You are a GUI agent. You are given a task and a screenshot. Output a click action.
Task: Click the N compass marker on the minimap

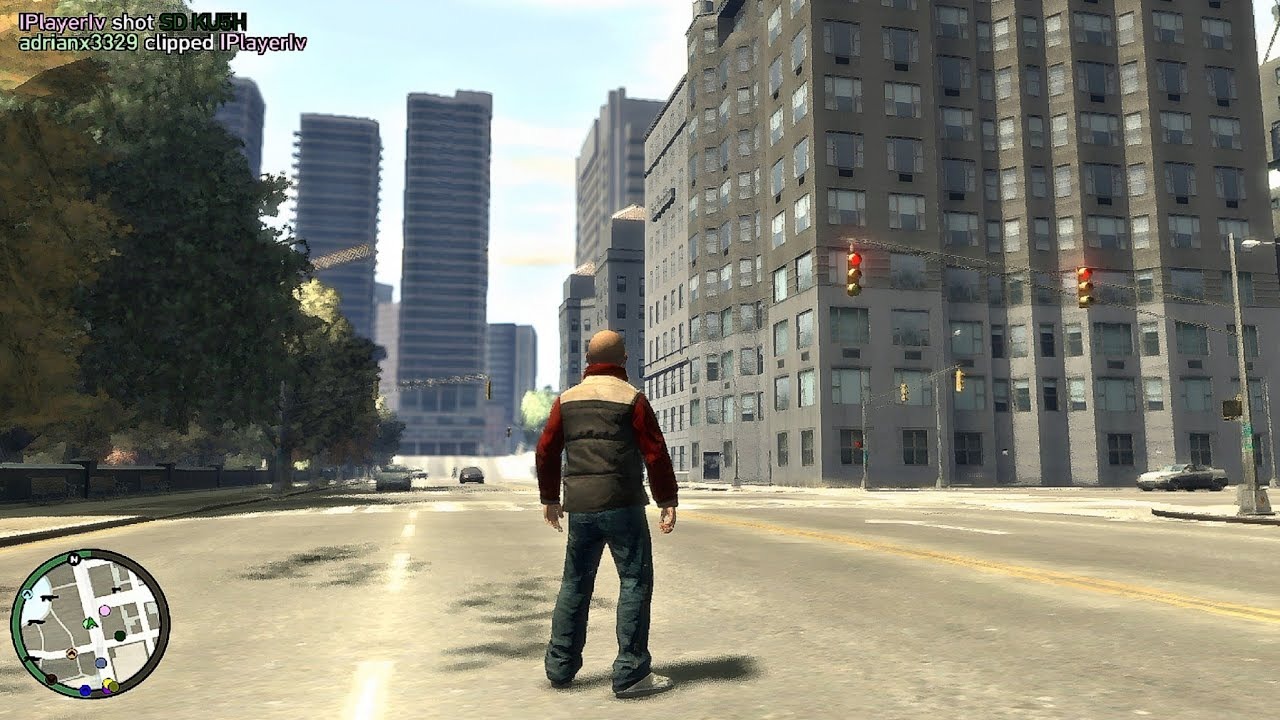click(x=74, y=559)
